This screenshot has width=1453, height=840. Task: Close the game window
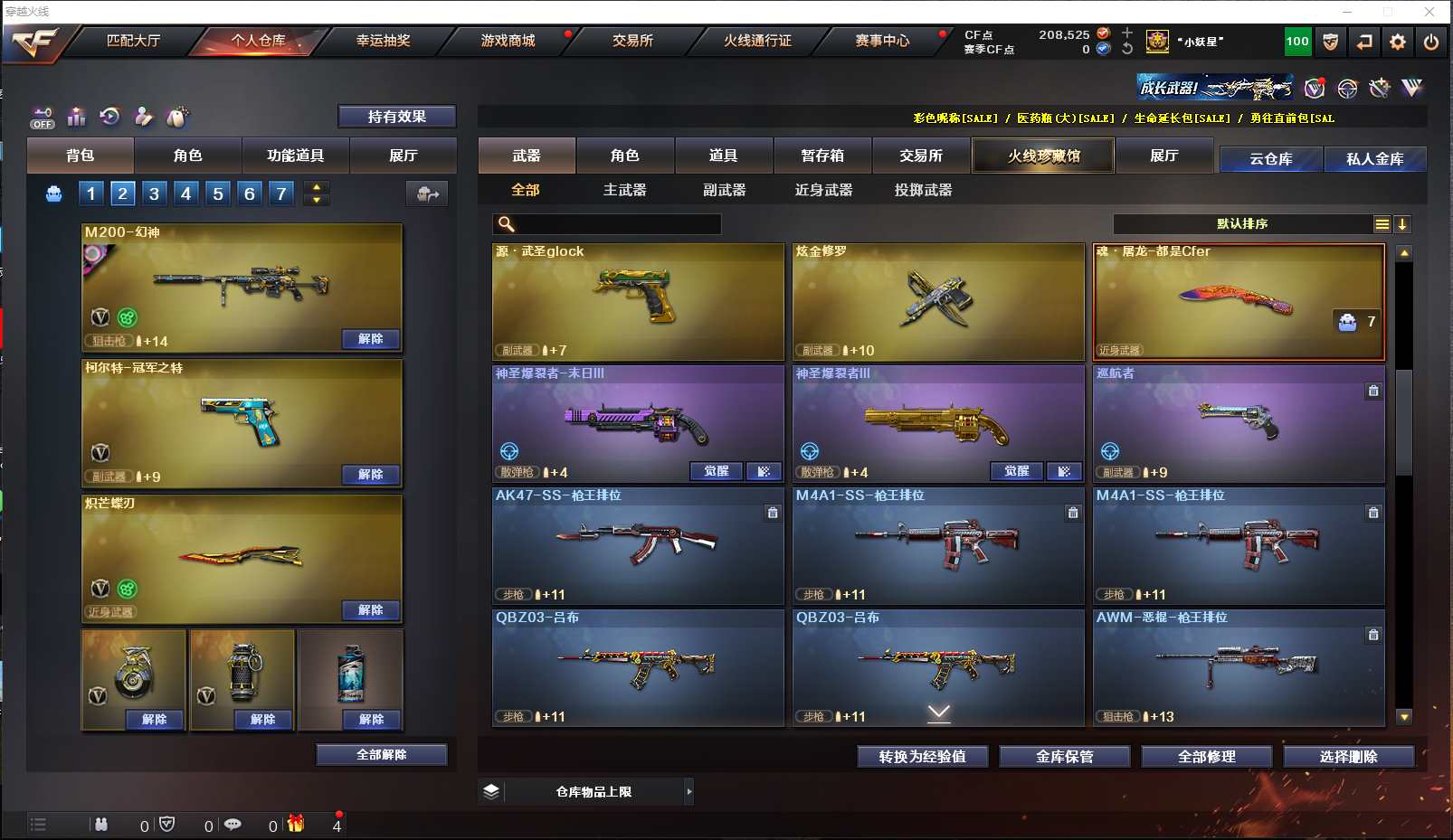1429,12
